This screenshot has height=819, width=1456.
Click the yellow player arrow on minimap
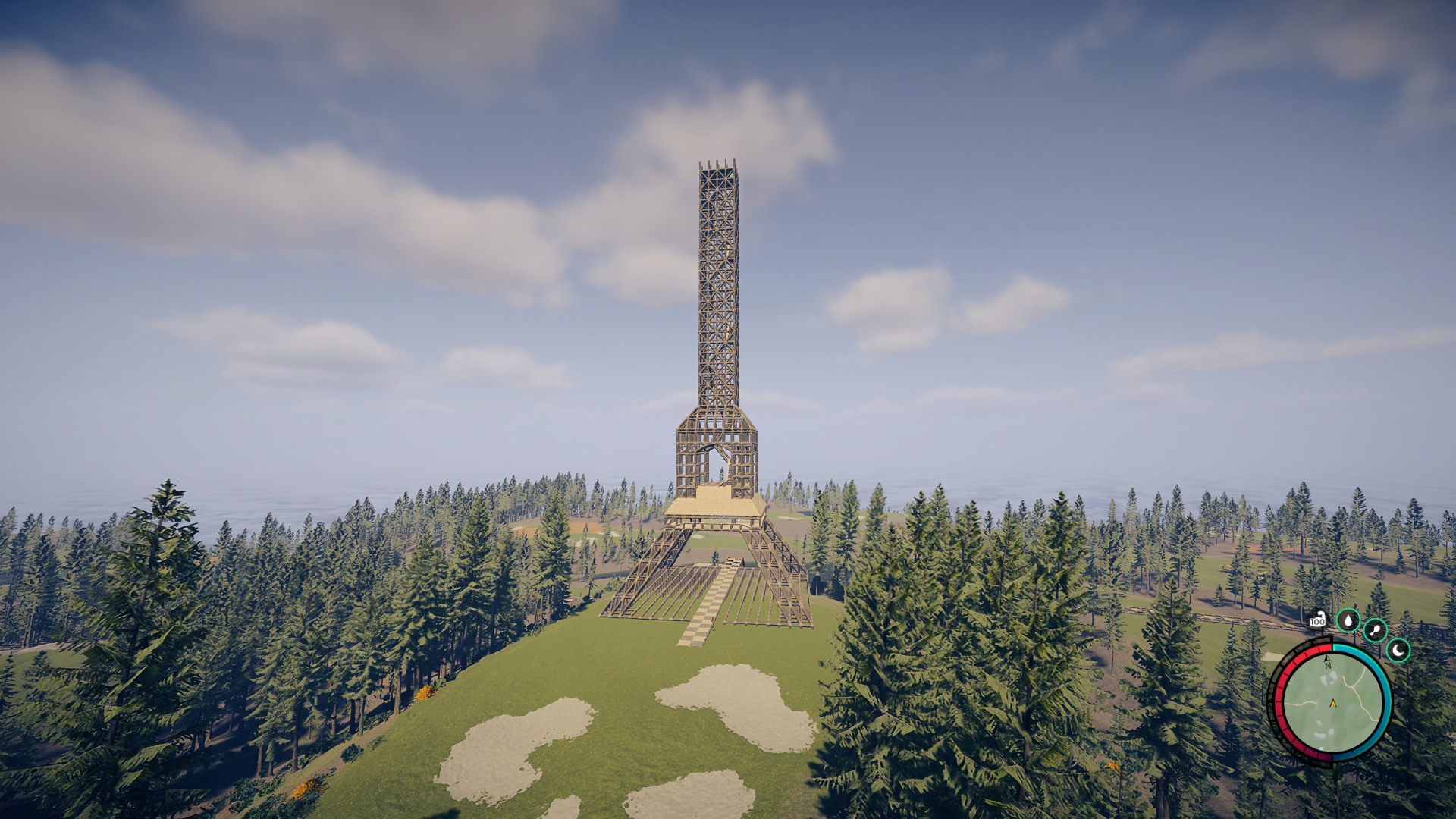coord(1332,703)
